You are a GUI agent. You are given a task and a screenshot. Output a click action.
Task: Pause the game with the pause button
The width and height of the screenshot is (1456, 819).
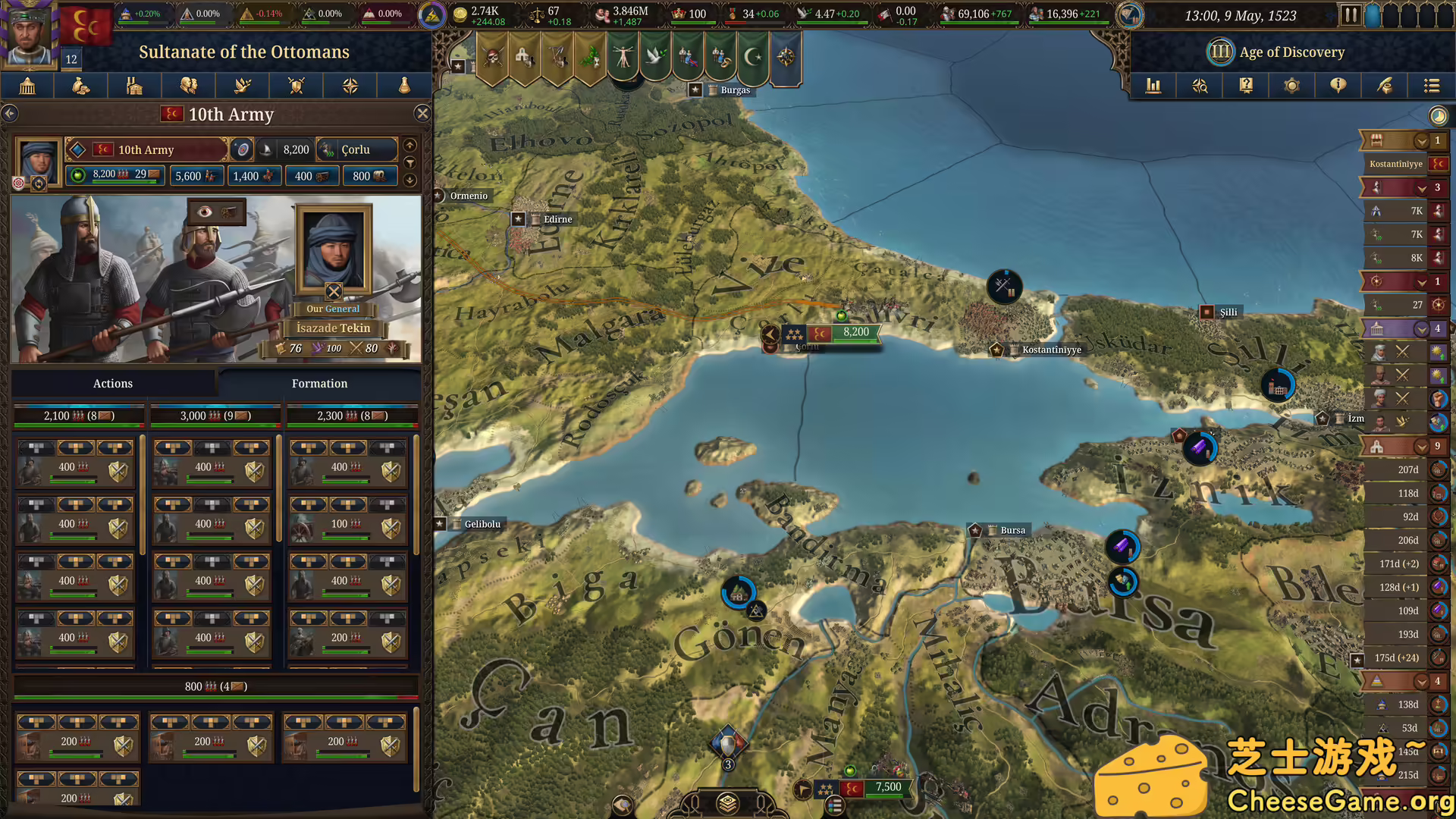pos(1351,14)
